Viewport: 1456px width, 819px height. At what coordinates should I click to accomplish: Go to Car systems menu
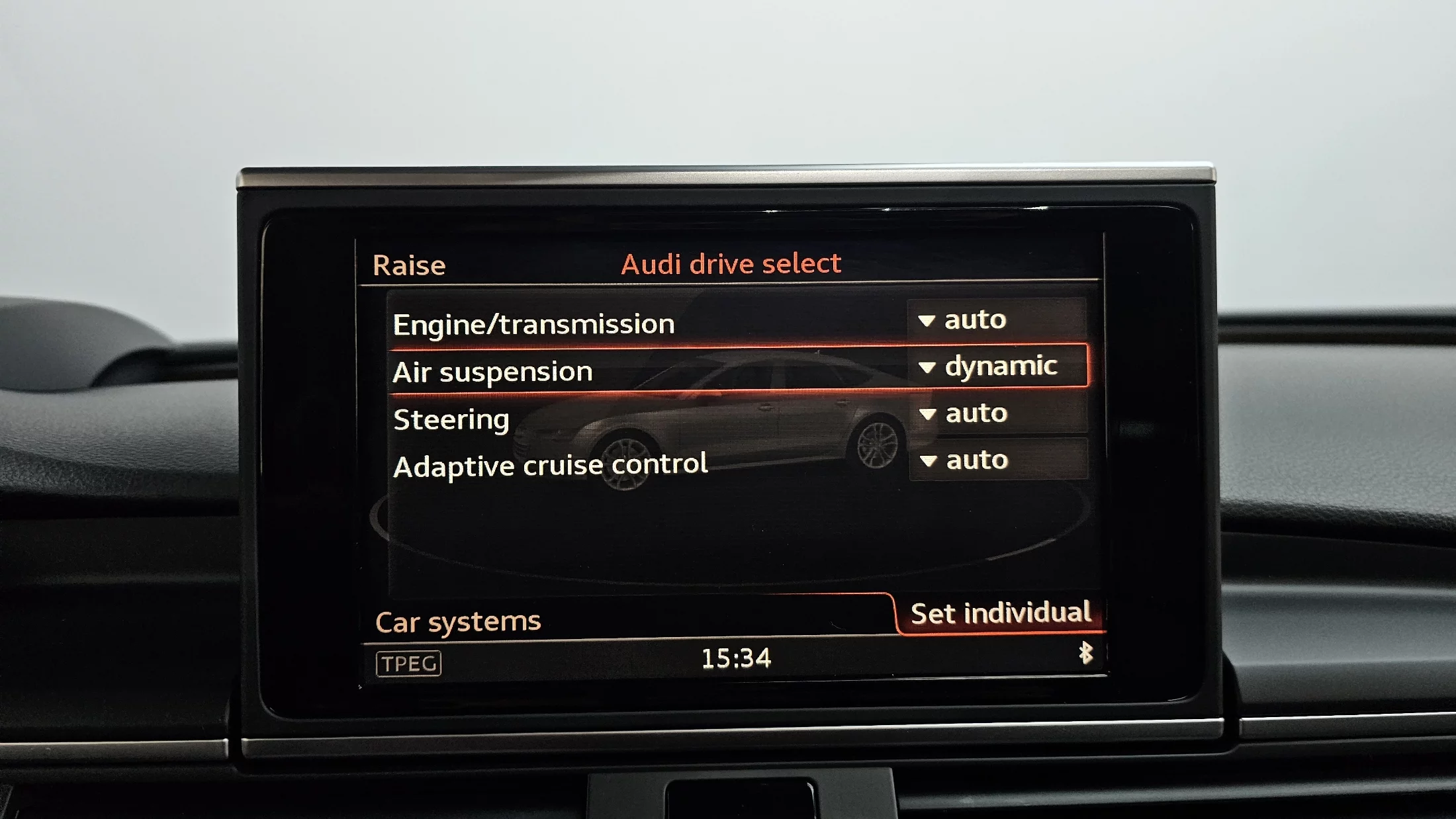458,622
